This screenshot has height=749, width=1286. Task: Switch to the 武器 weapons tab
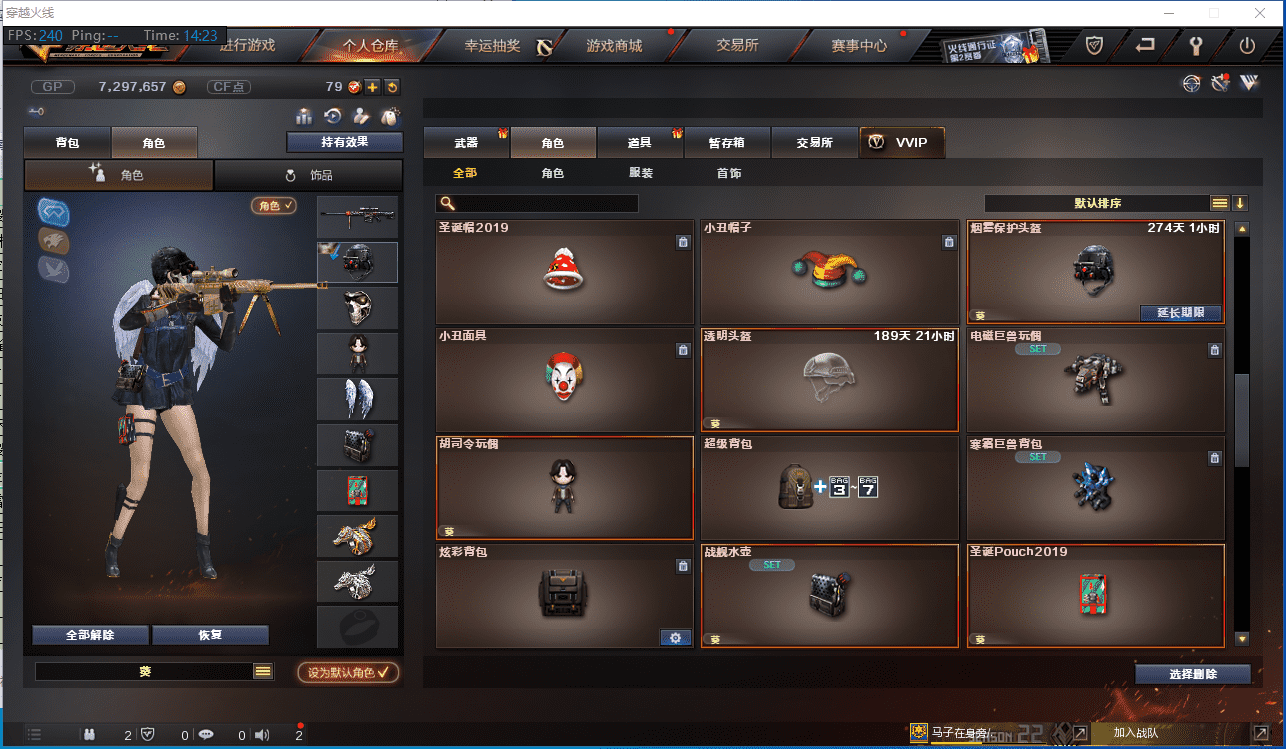tap(466, 143)
